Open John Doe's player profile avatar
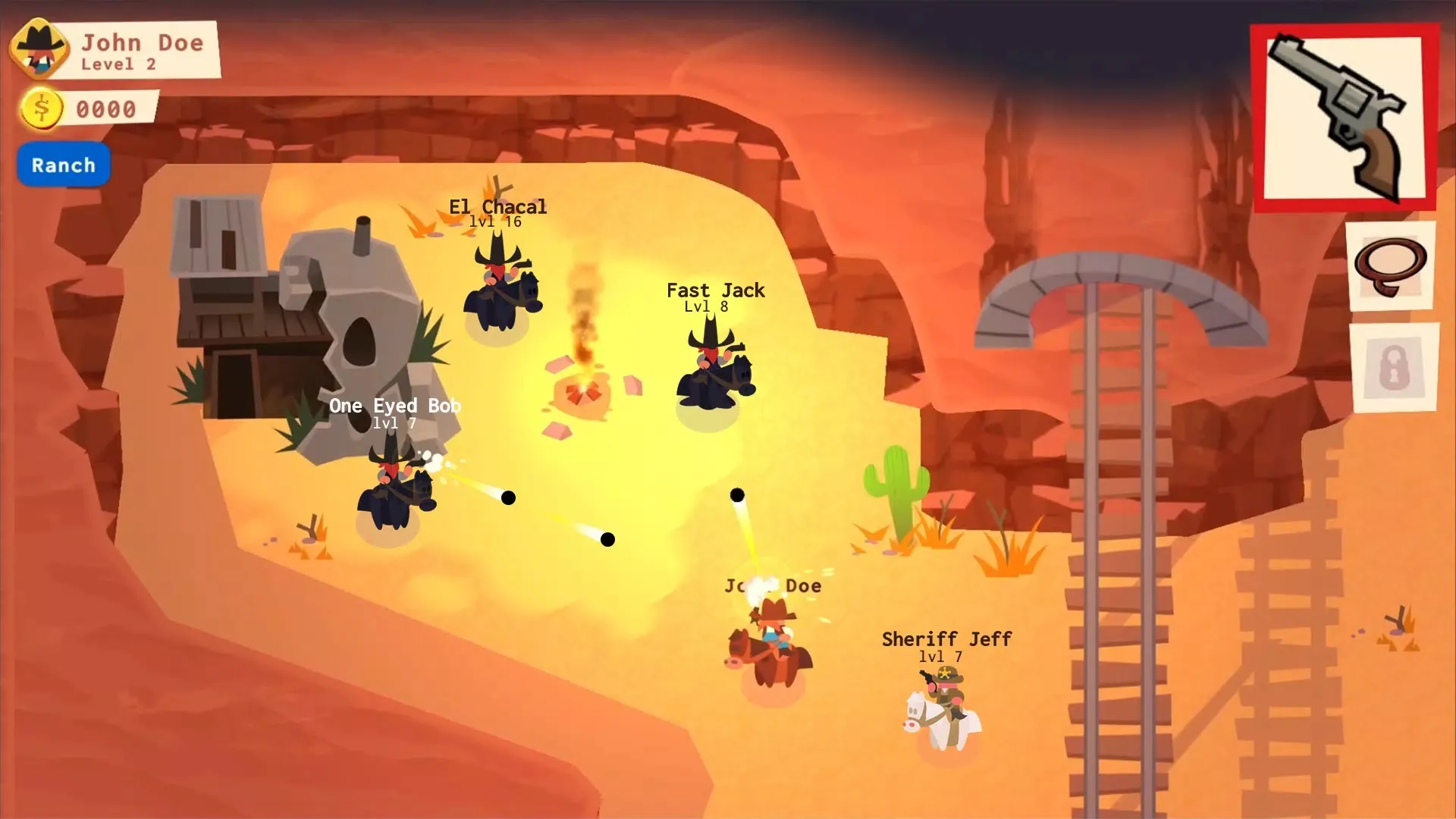This screenshot has height=819, width=1456. pyautogui.click(x=40, y=49)
